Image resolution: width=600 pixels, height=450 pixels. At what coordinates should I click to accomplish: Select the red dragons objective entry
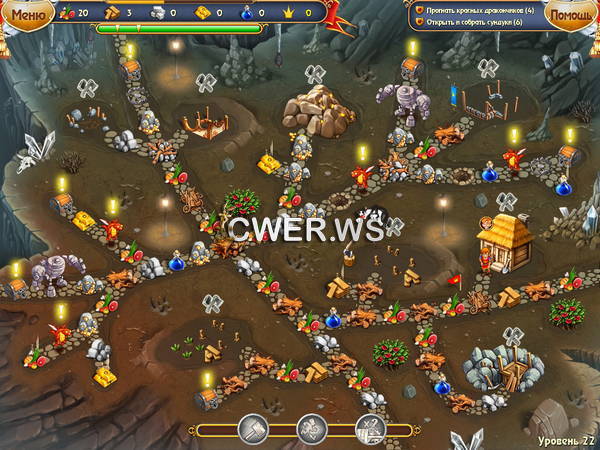[x=478, y=9]
